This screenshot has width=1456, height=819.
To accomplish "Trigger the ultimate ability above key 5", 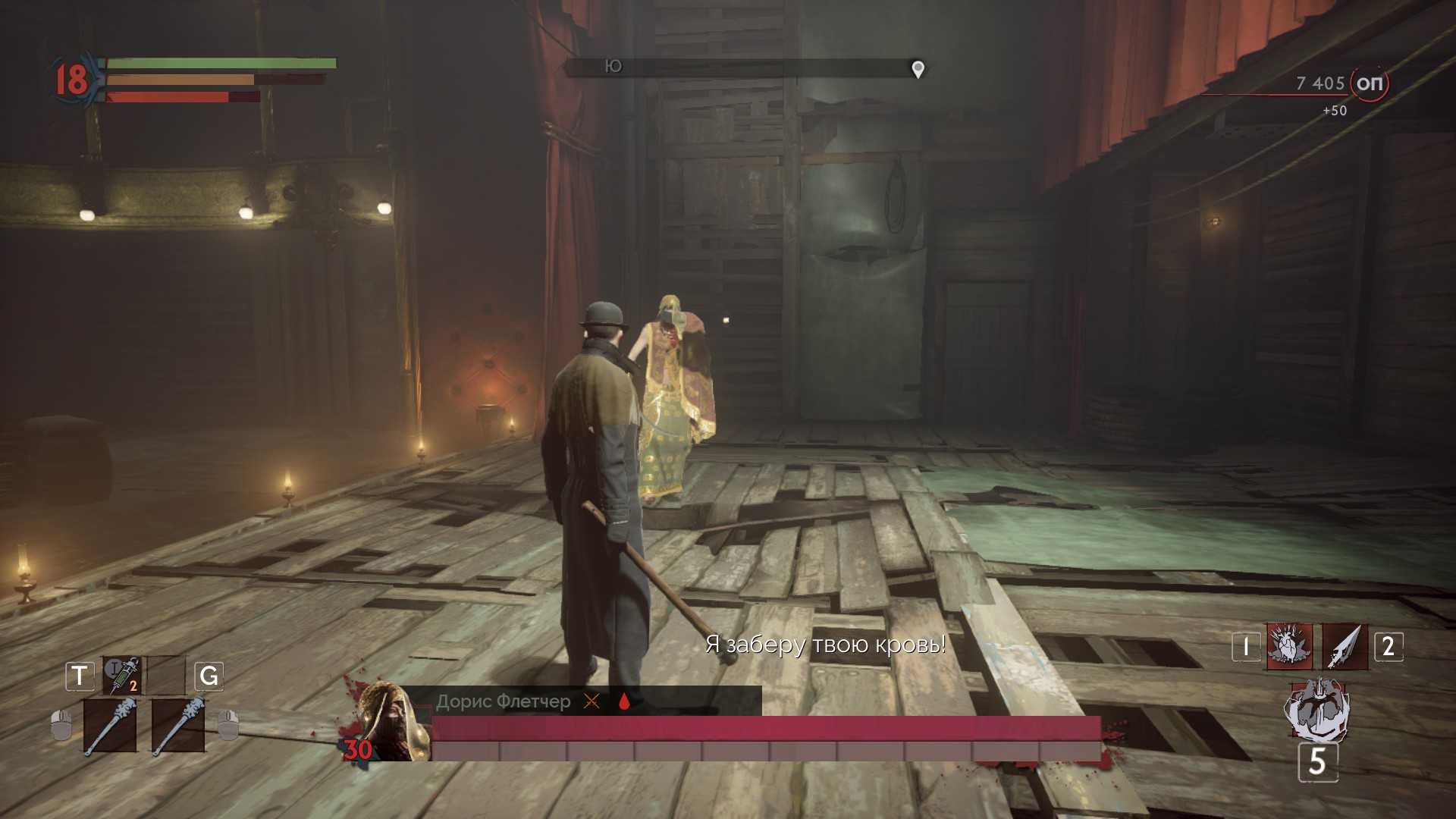I will (x=1316, y=711).
